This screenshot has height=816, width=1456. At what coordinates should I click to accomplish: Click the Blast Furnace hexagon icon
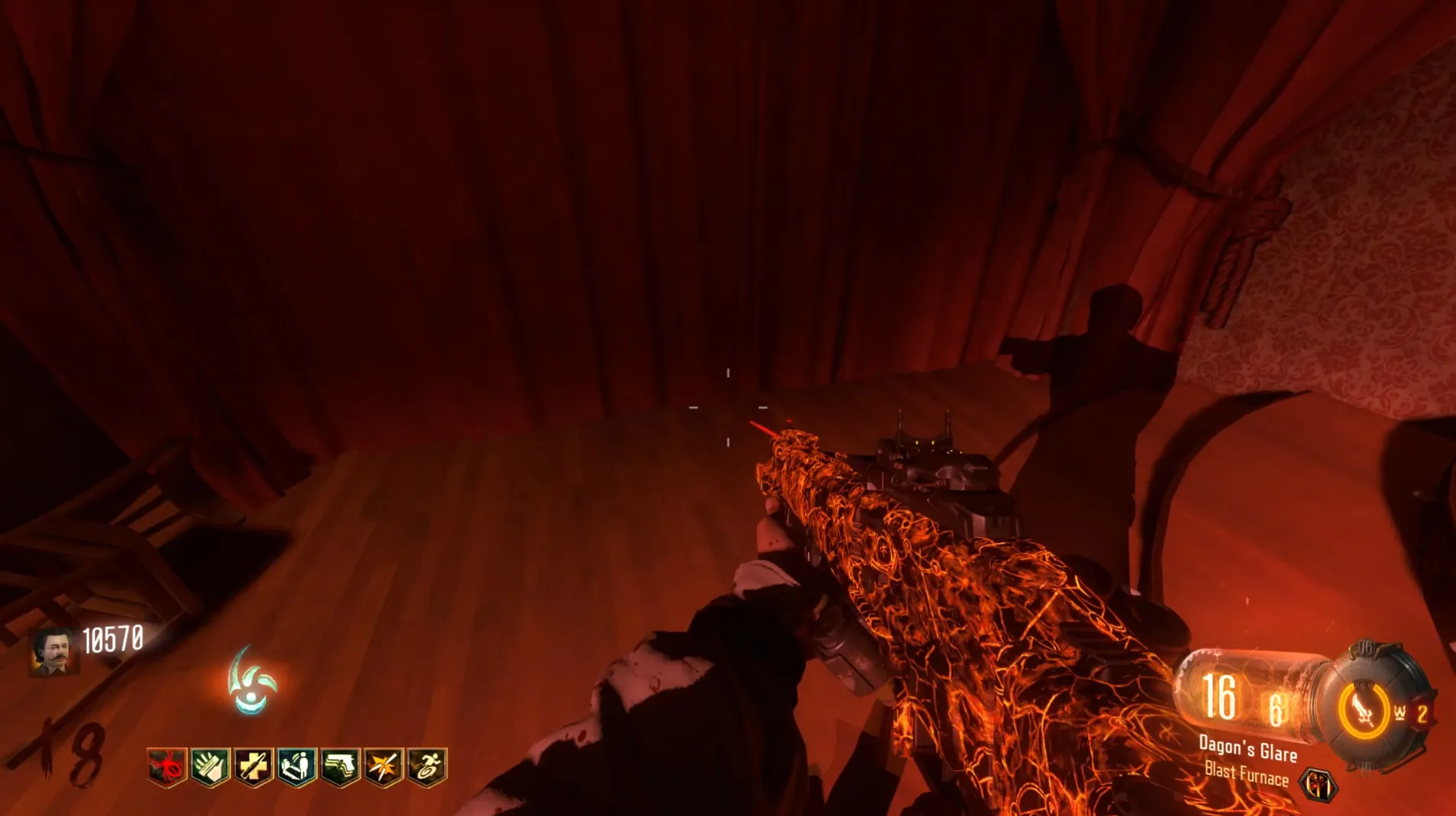tap(1319, 784)
